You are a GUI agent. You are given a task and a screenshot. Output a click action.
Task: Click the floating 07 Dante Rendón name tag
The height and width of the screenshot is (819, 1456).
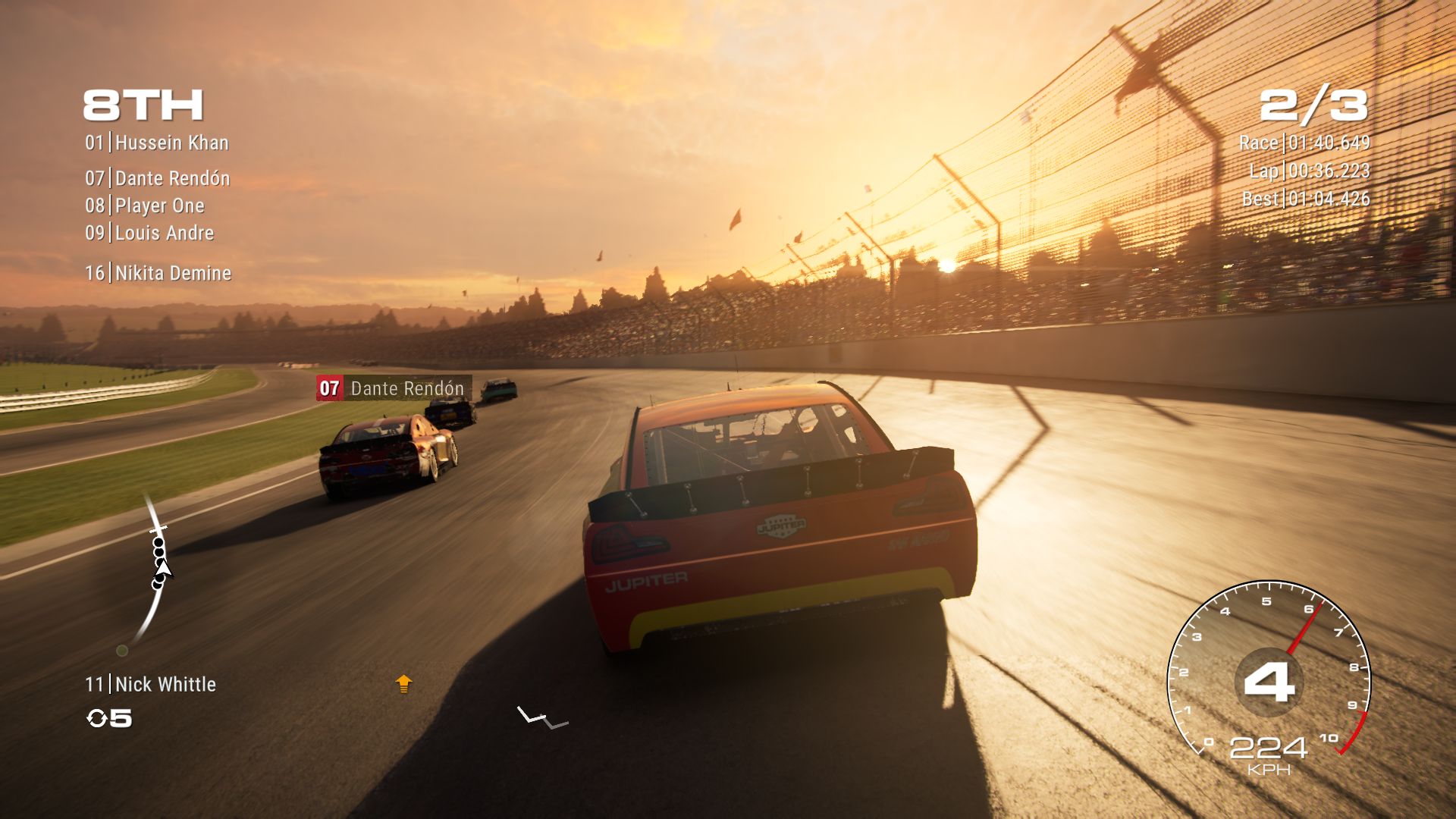pos(394,388)
